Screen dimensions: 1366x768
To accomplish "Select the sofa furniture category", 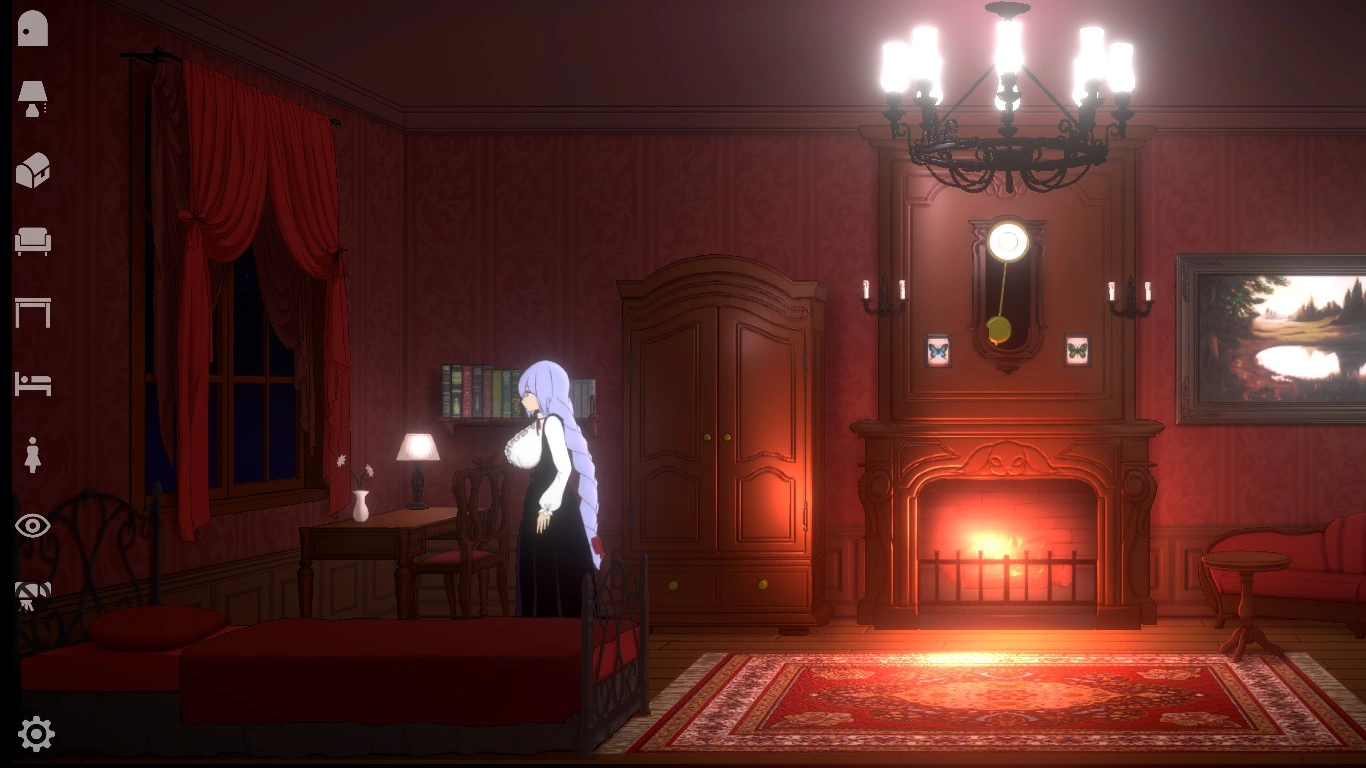I will coord(33,241).
